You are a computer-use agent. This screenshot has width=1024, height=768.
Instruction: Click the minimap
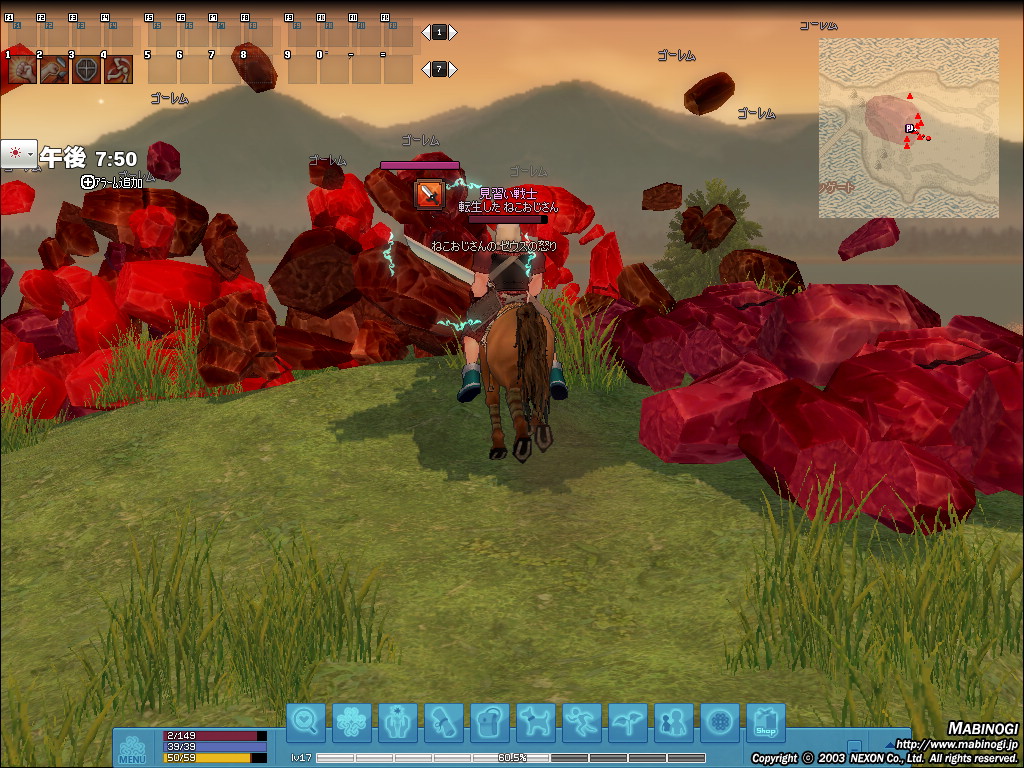coord(908,128)
